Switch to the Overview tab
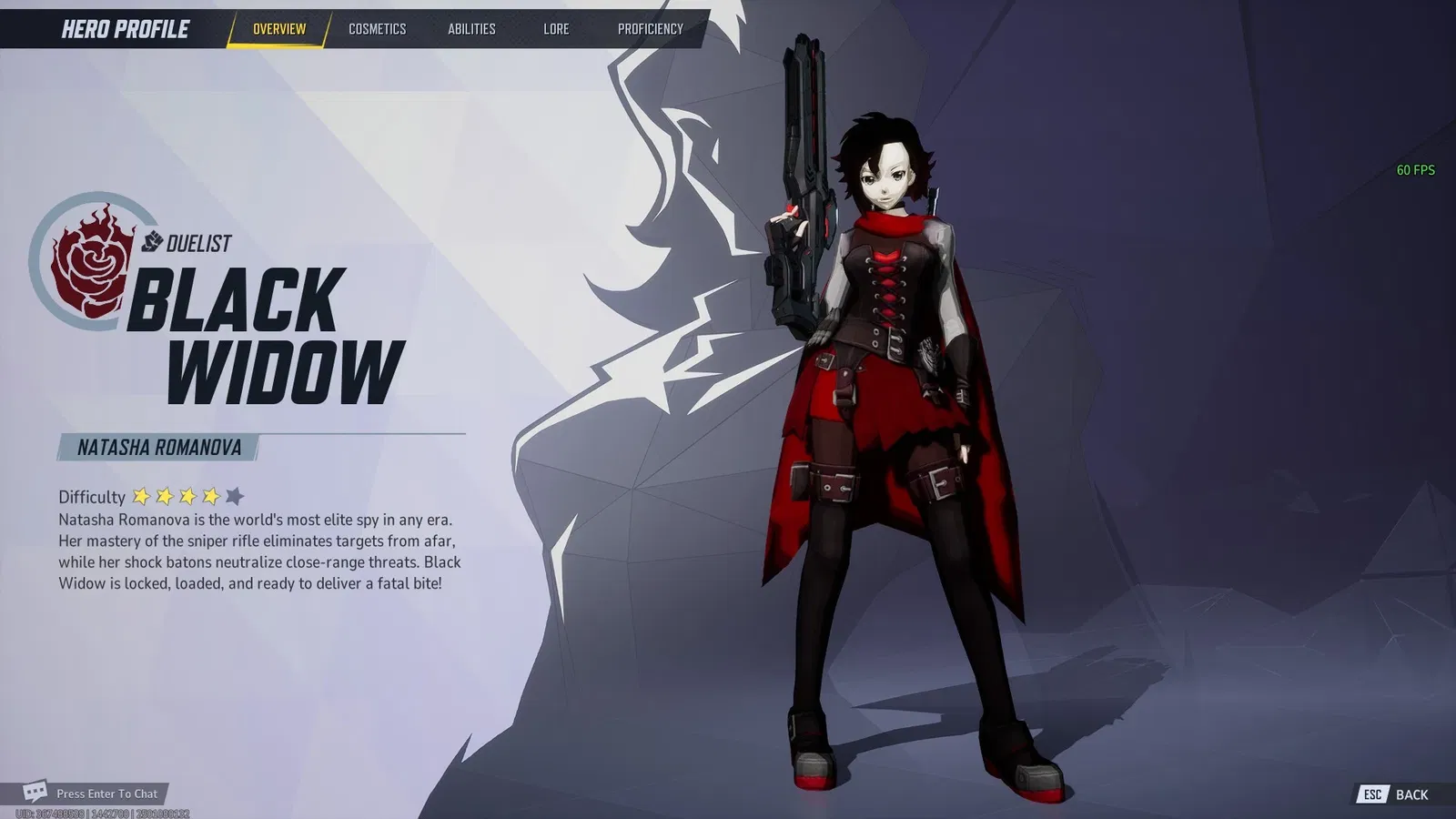The width and height of the screenshot is (1456, 819). [278, 29]
